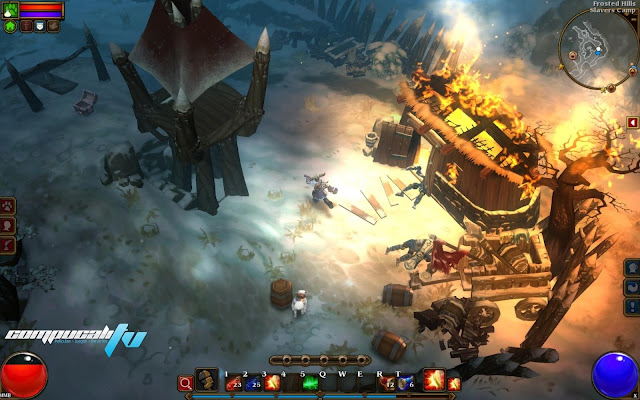Use the red potion in slot R

pos(389,381)
